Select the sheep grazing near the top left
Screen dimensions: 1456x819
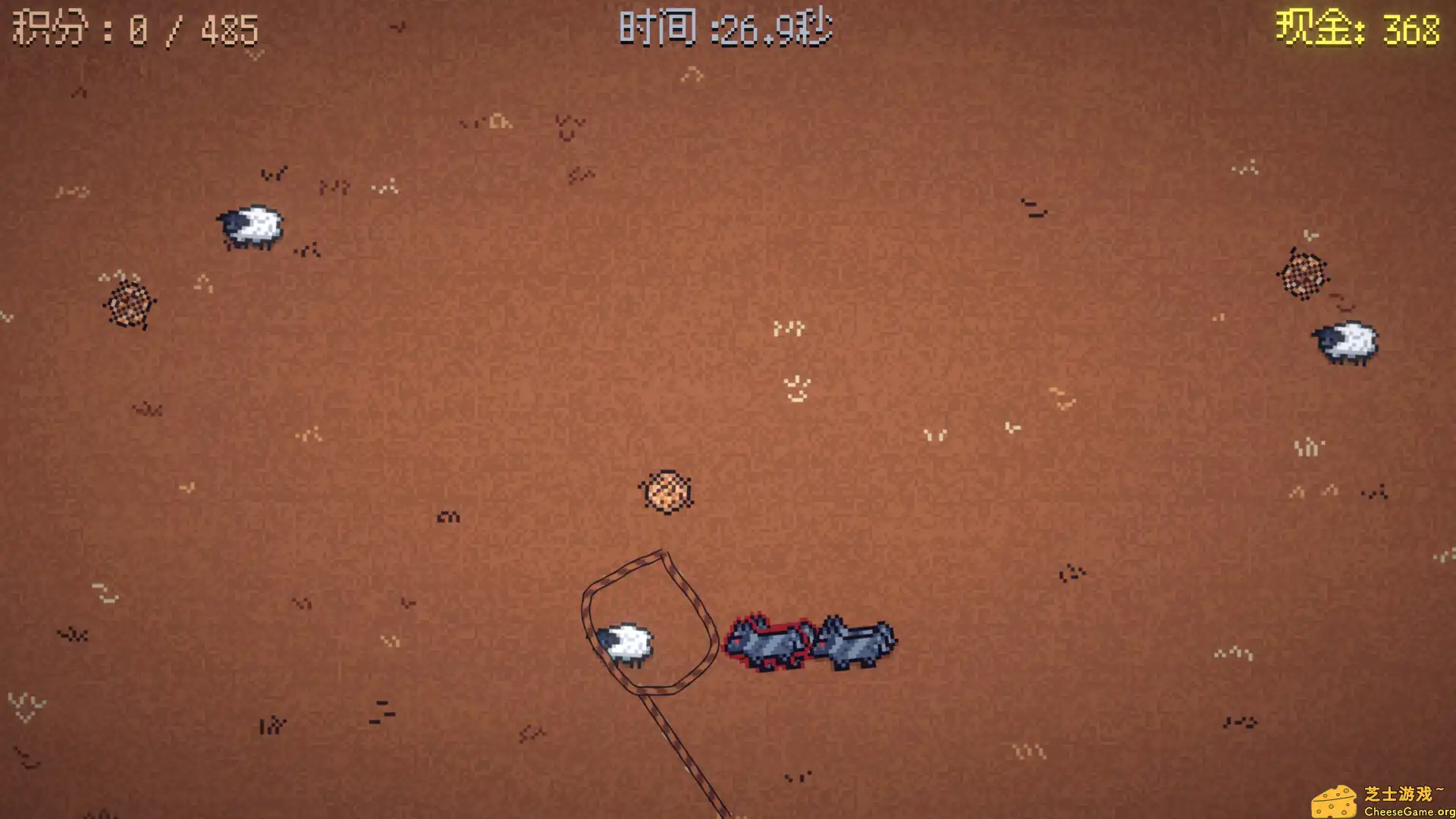[x=250, y=226]
